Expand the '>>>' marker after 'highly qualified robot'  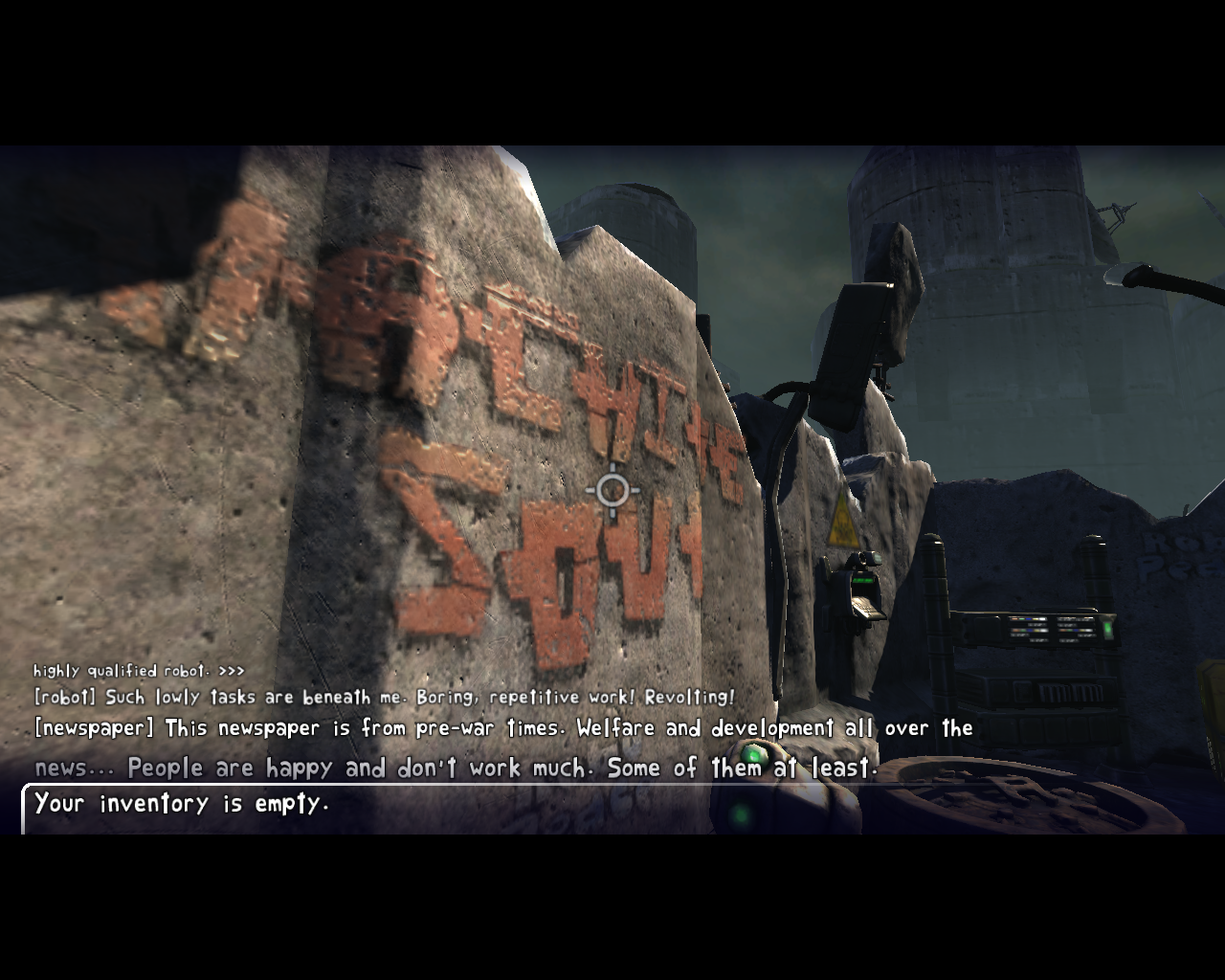[231, 671]
